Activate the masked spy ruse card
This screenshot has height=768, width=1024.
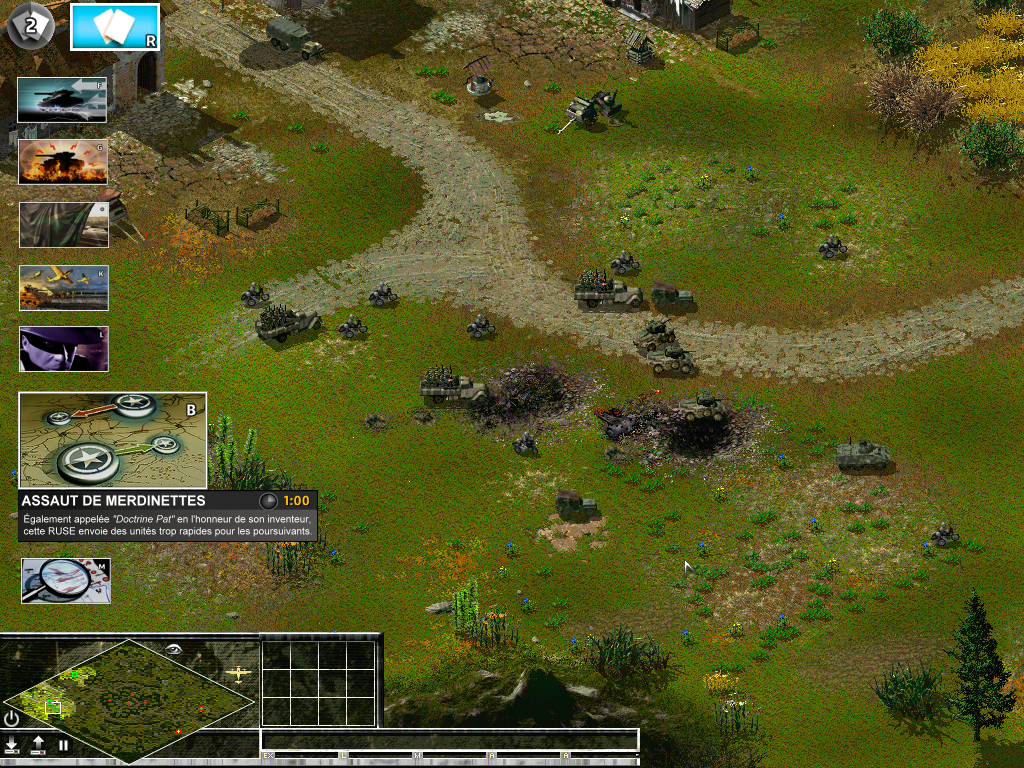[63, 349]
